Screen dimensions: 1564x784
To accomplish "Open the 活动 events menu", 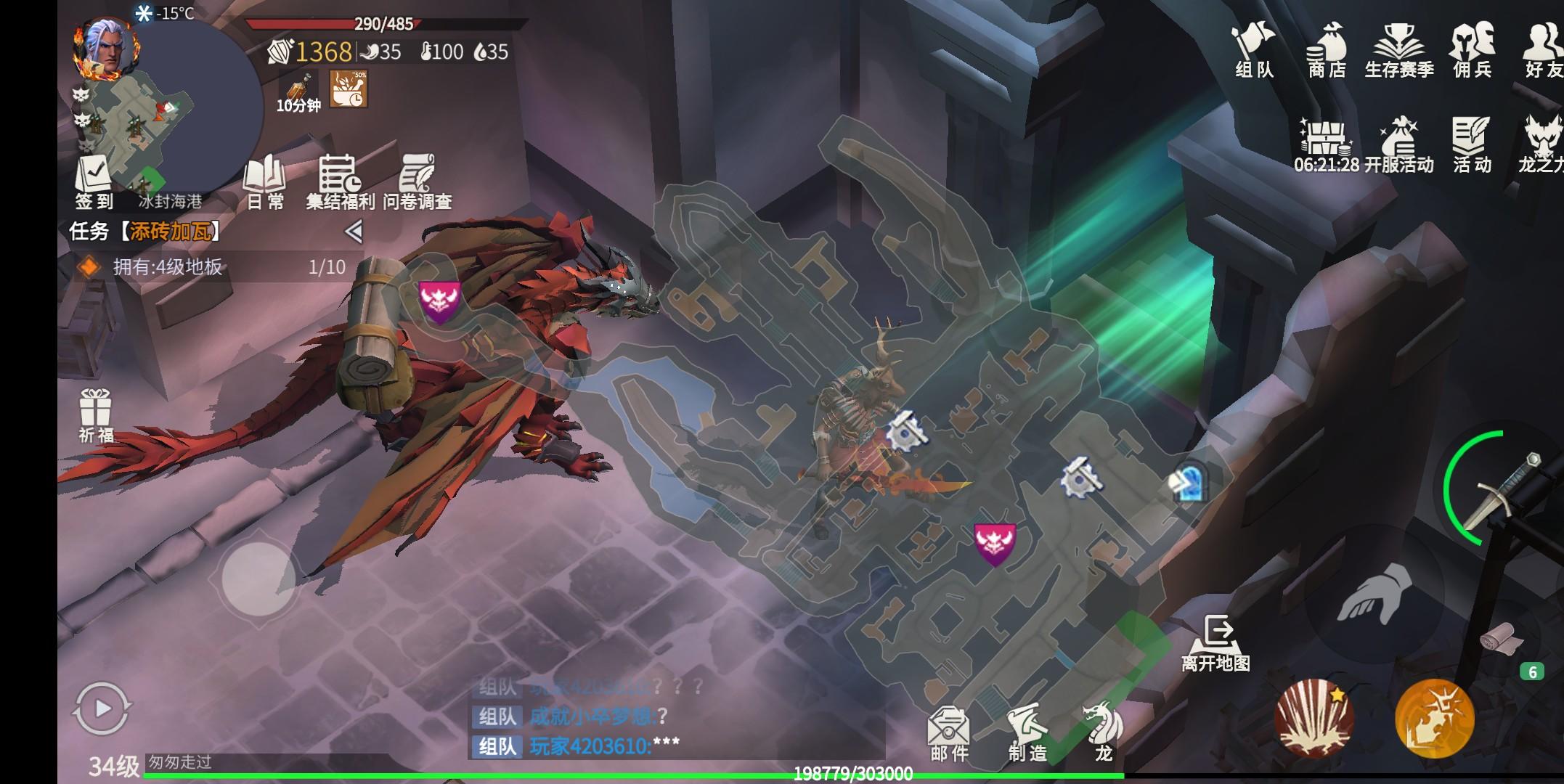I will (x=1472, y=145).
